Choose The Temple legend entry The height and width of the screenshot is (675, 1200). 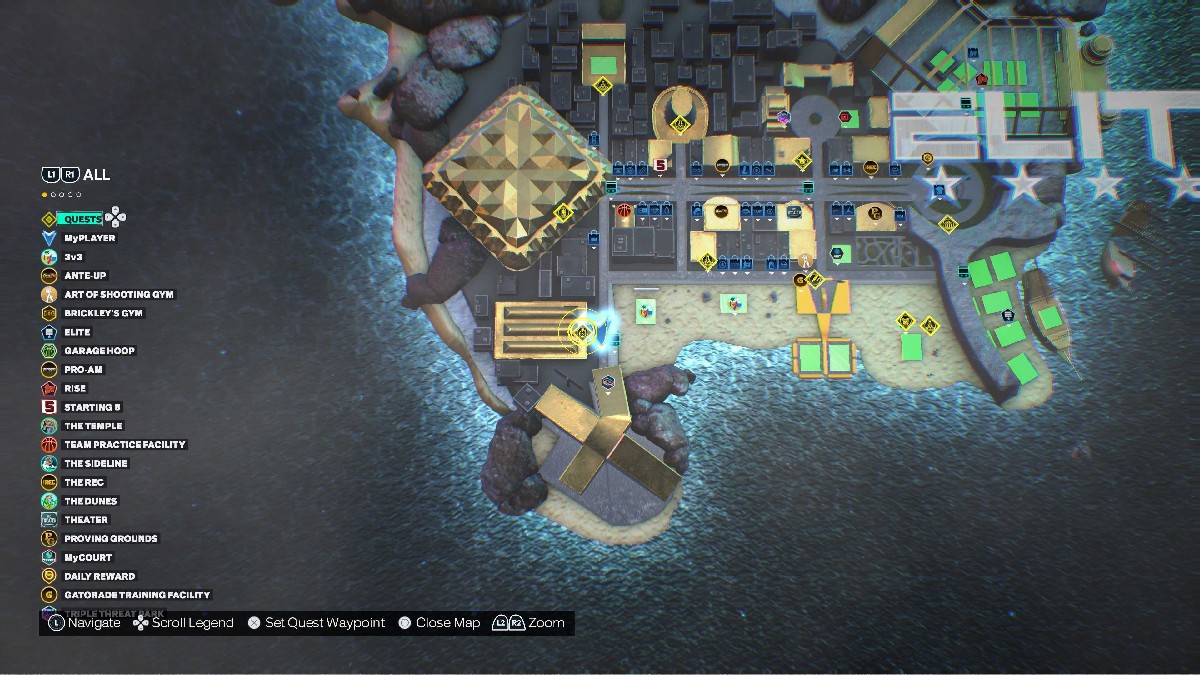coord(93,426)
